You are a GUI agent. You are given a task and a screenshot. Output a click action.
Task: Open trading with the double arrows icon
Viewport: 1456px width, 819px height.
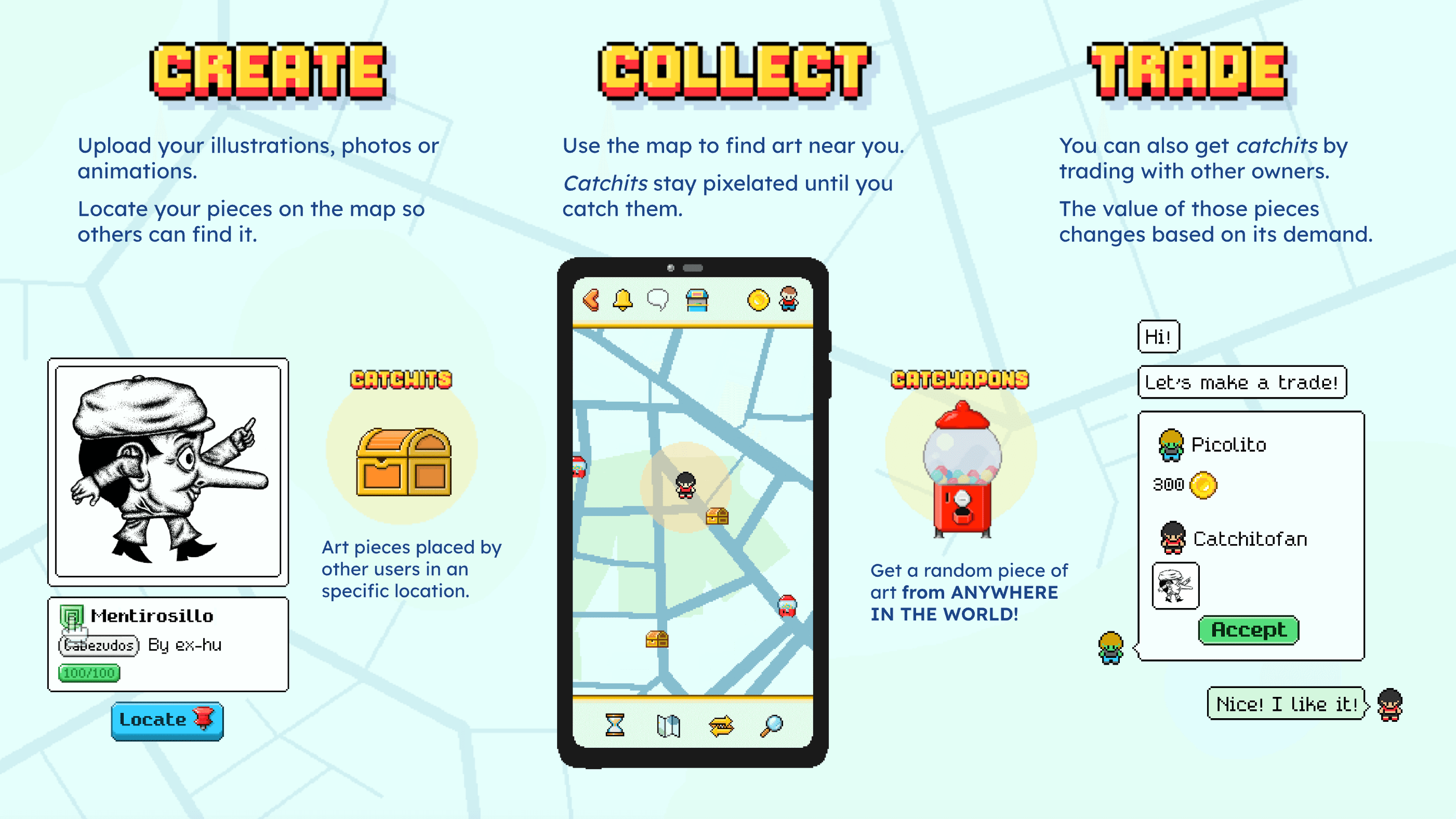click(721, 726)
